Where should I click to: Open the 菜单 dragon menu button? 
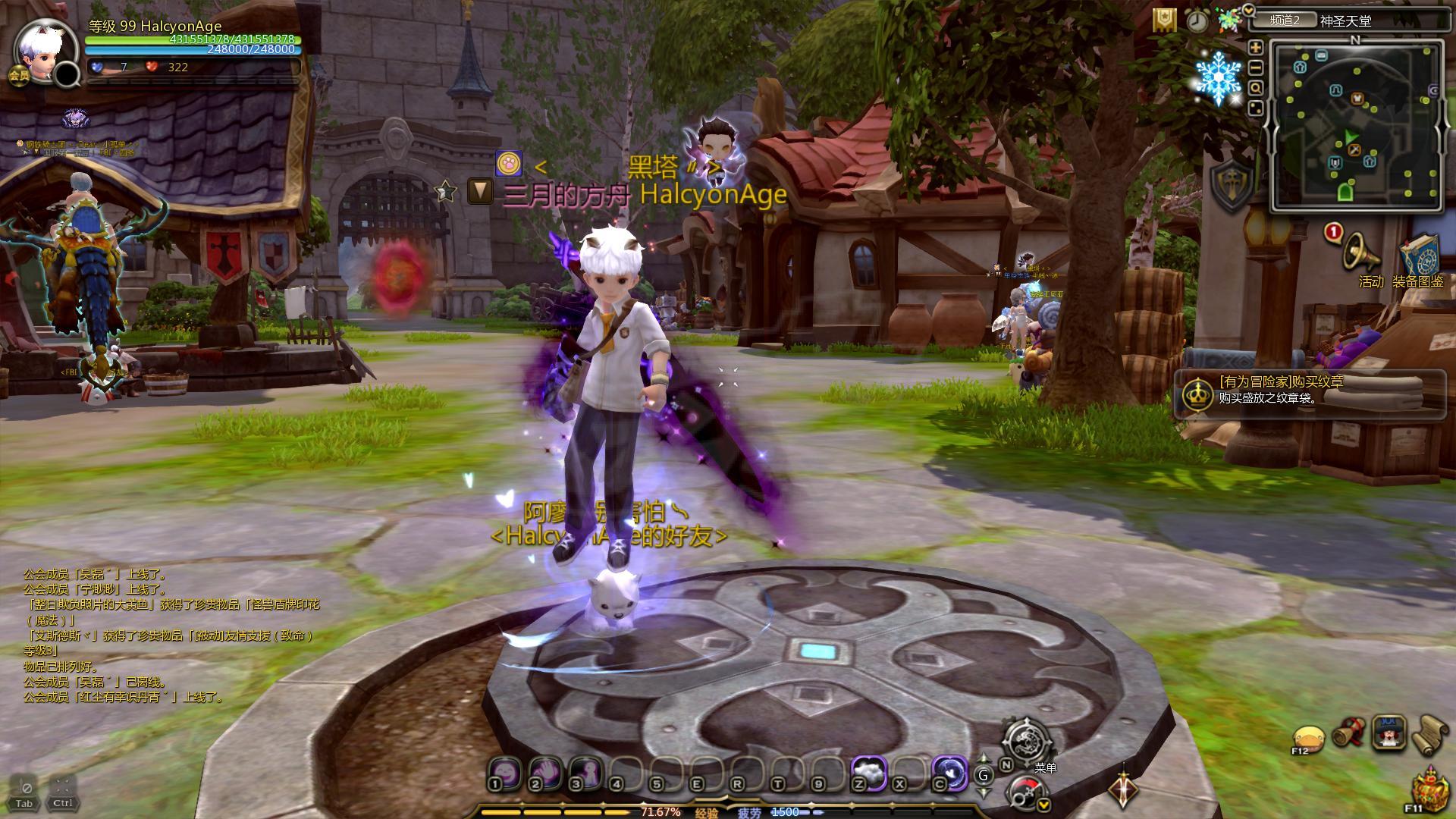click(1028, 741)
